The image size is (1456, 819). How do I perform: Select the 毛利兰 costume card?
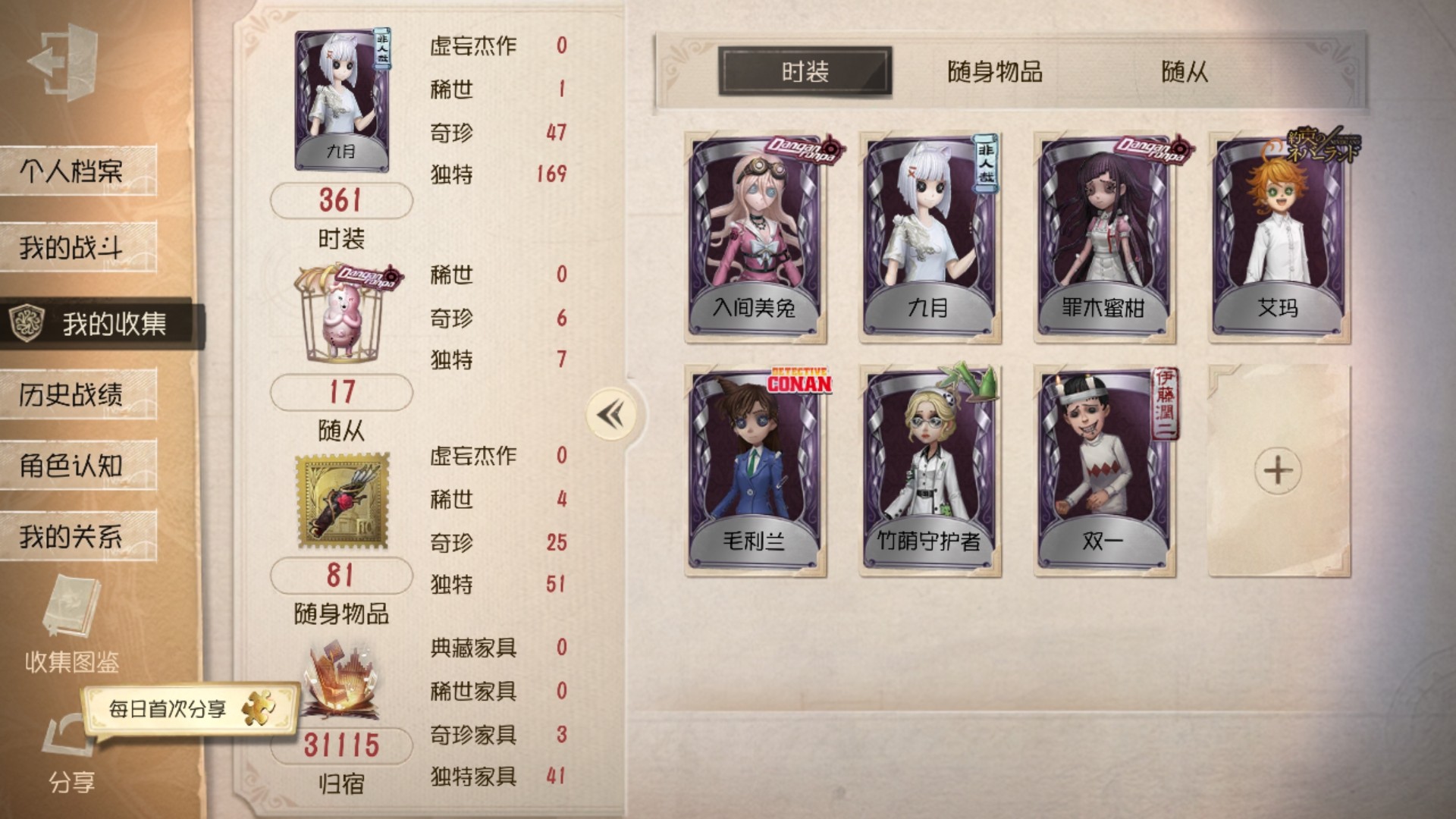755,470
